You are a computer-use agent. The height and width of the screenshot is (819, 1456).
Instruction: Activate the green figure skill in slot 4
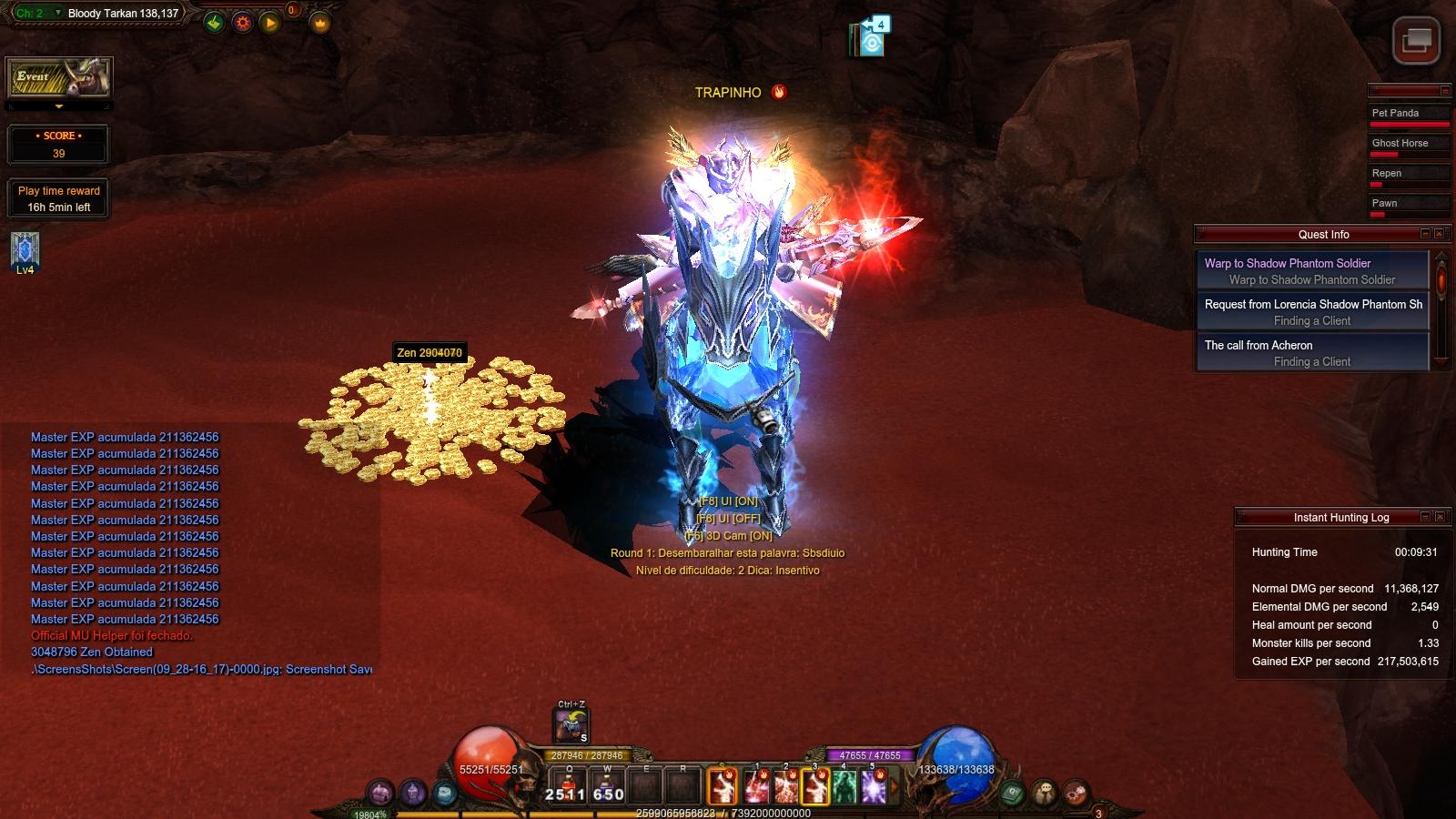click(844, 787)
